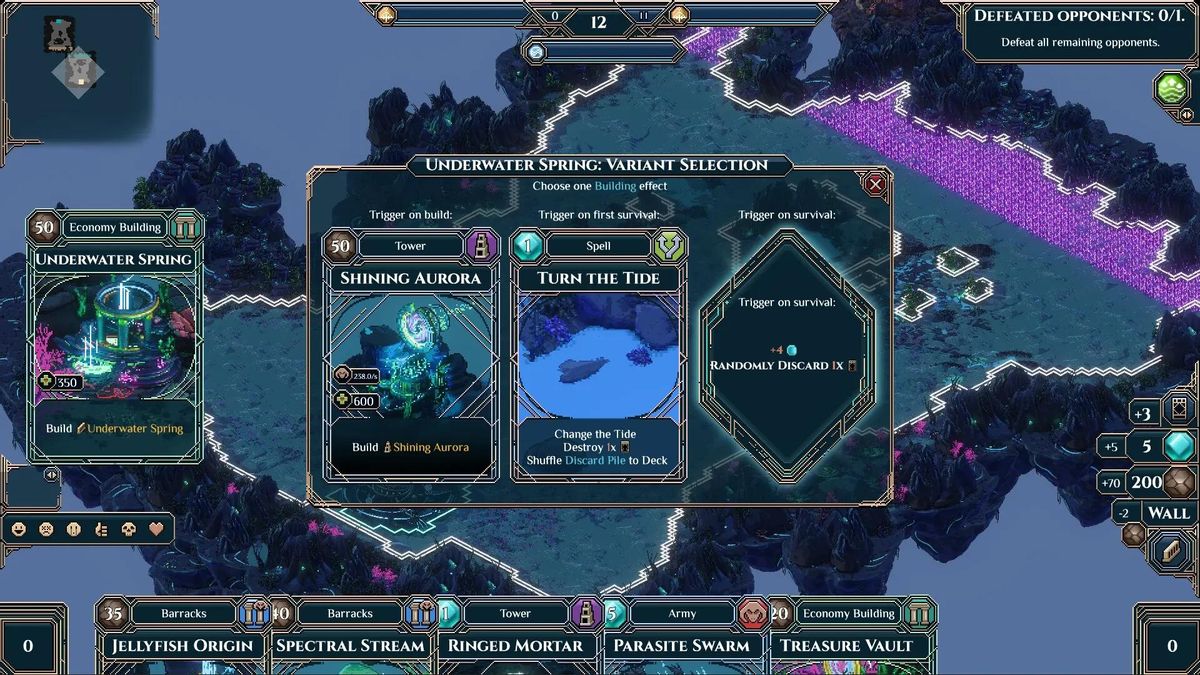Image resolution: width=1200 pixels, height=675 pixels.
Task: Send the heart emote
Action: [156, 529]
